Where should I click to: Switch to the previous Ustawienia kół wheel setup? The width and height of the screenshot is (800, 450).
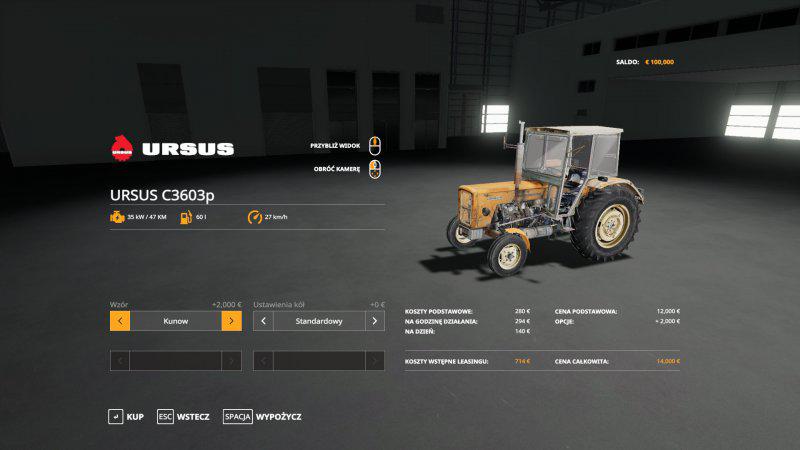point(264,321)
